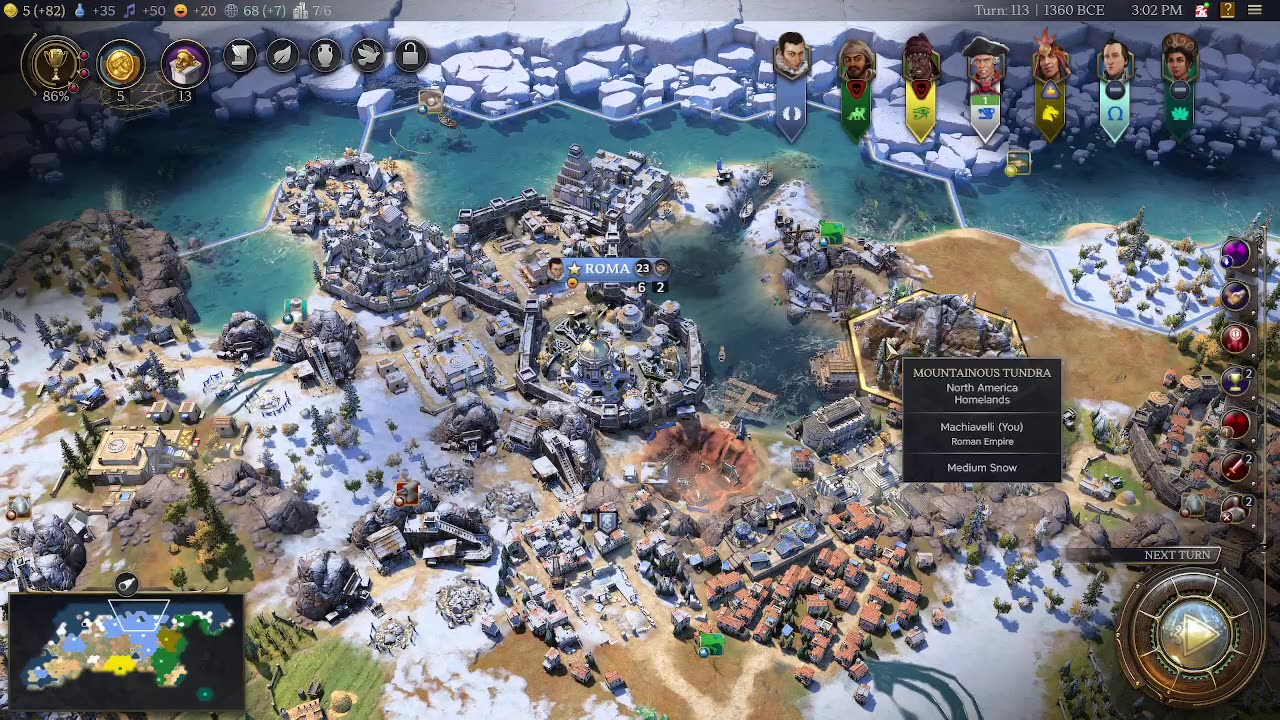Image resolution: width=1280 pixels, height=720 pixels.
Task: Open the gold-coin civics icon showing 5
Action: pyautogui.click(x=120, y=64)
